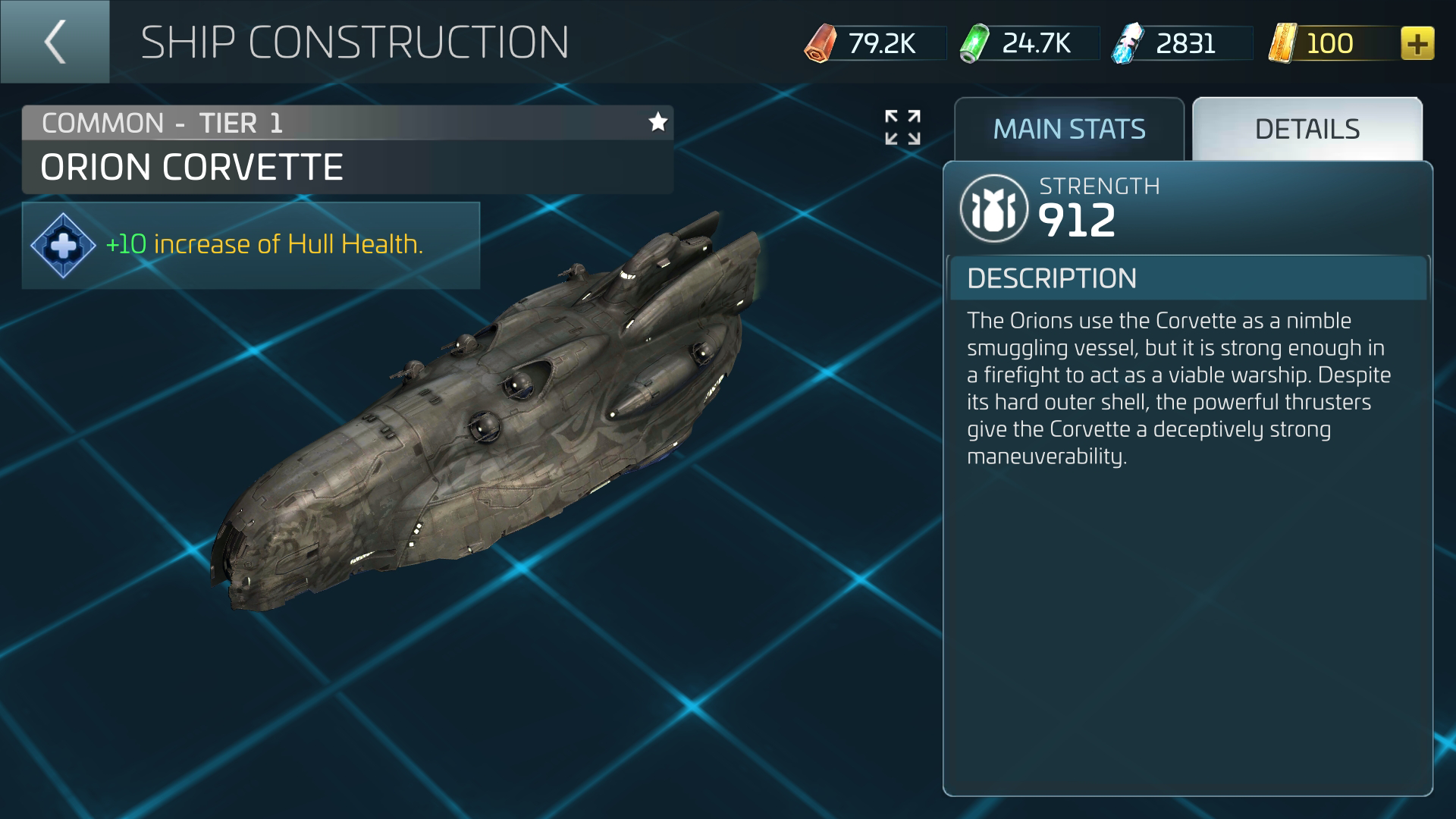
Task: Click the 79.2K ore resource counter
Action: pos(883,43)
